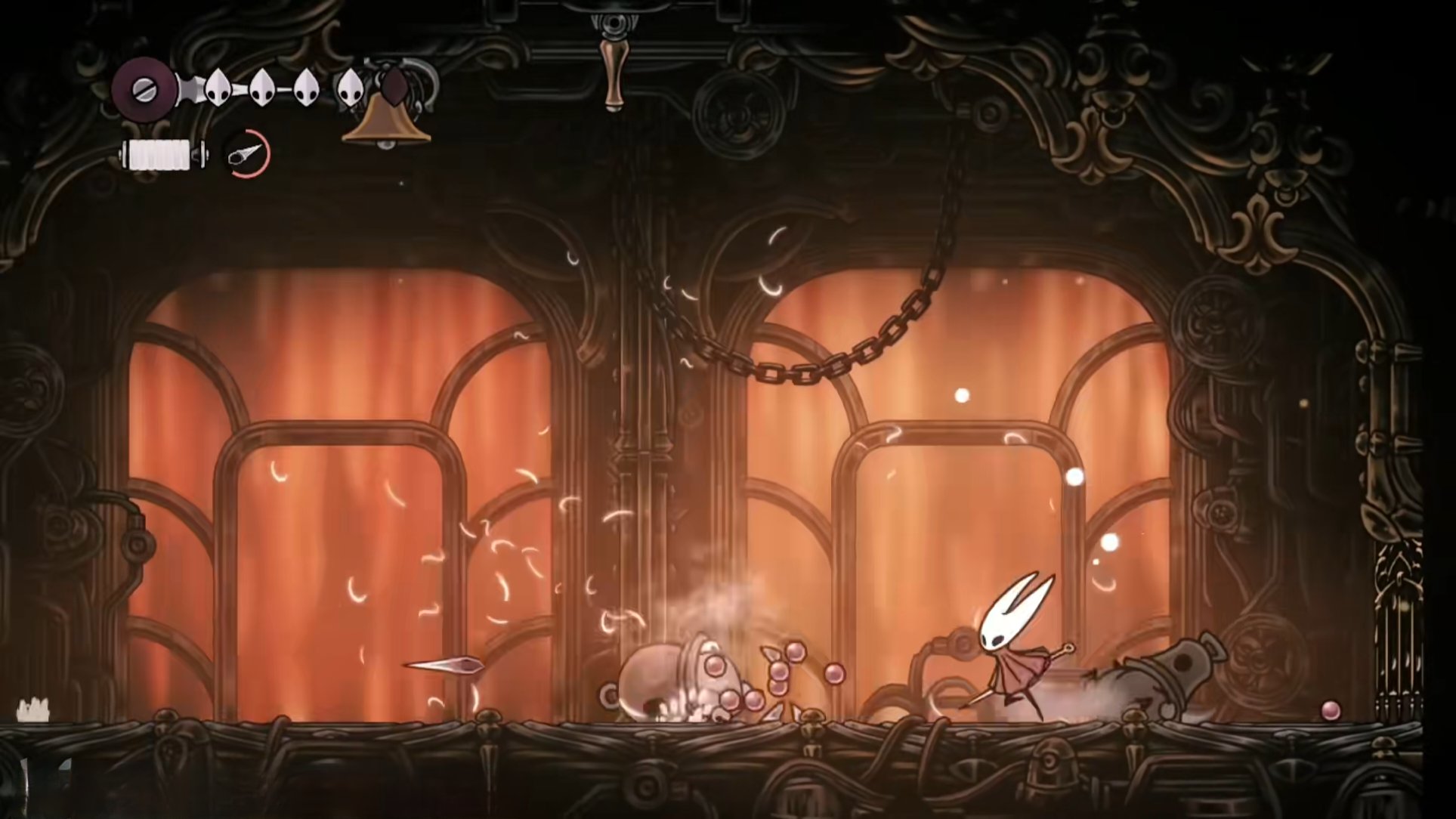
Task: Click the last mask in the health chain
Action: point(351,87)
